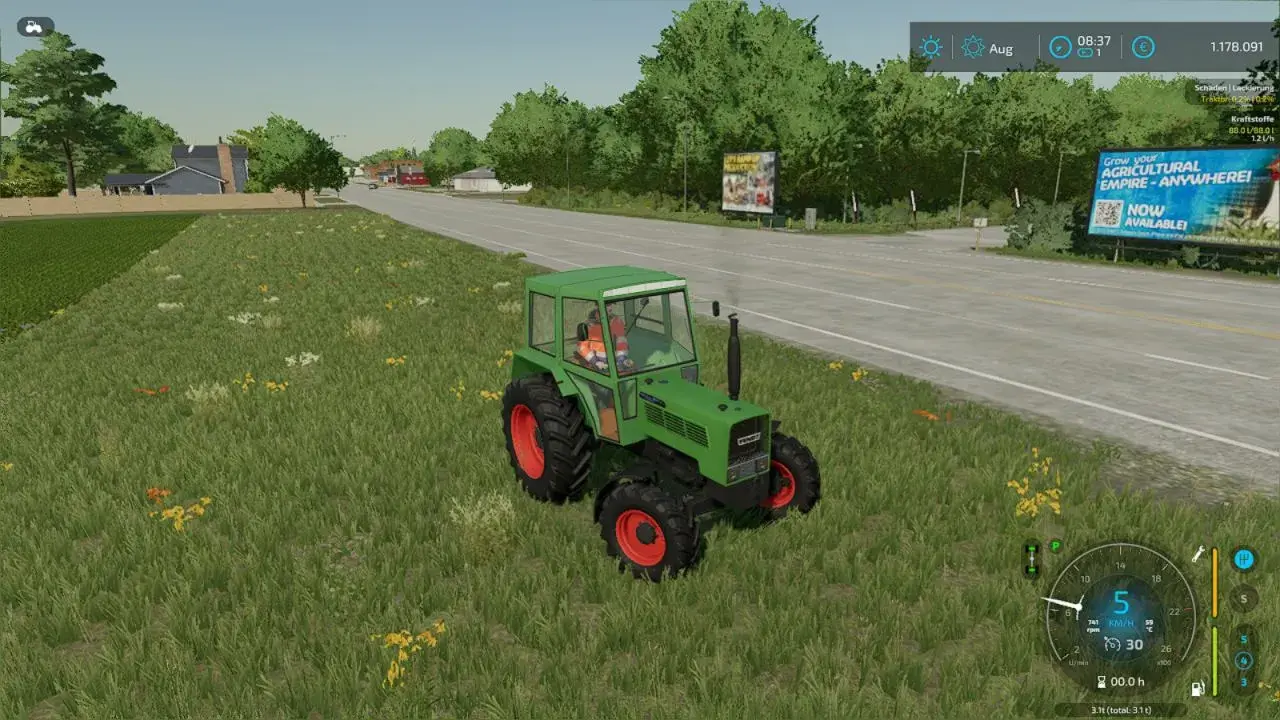Click the euro currency icon
This screenshot has height=720, width=1280.
(x=1143, y=47)
